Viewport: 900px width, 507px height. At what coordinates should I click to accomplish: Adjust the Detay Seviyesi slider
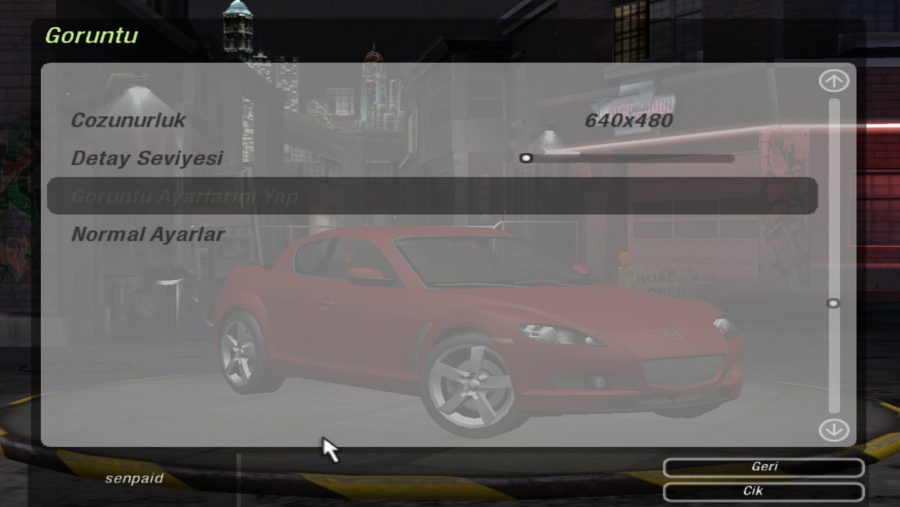coord(527,158)
